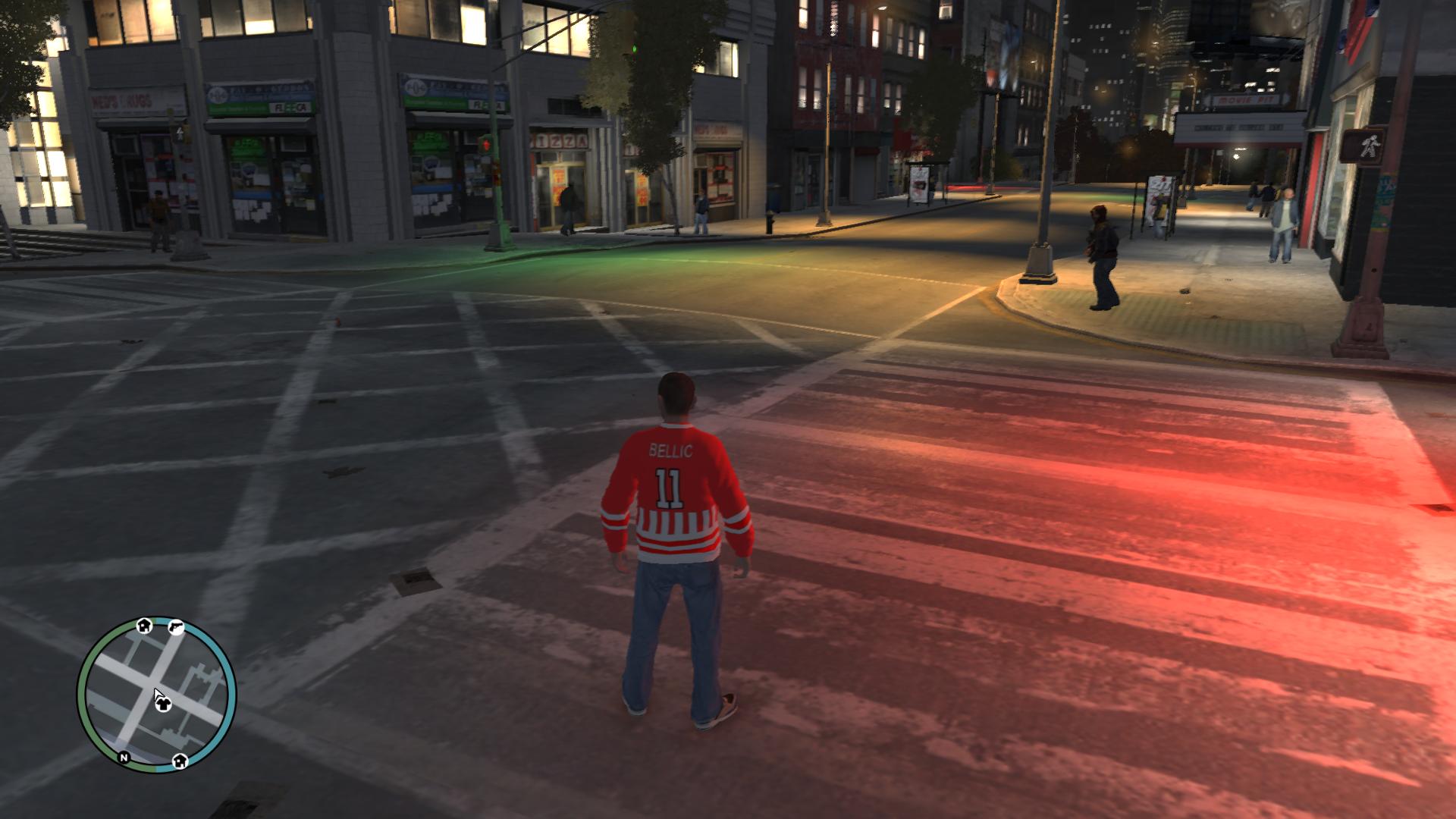
Task: Click the circular radar minimap
Action: pos(156,695)
